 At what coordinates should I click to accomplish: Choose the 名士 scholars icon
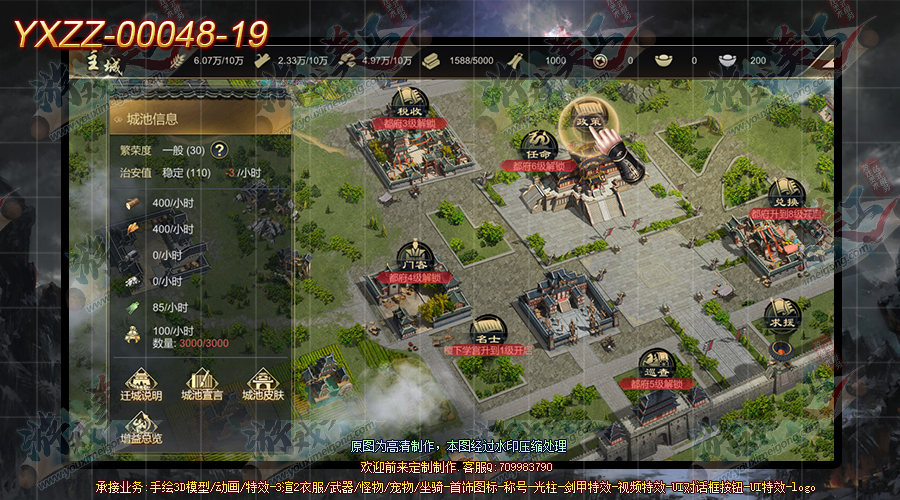click(487, 332)
